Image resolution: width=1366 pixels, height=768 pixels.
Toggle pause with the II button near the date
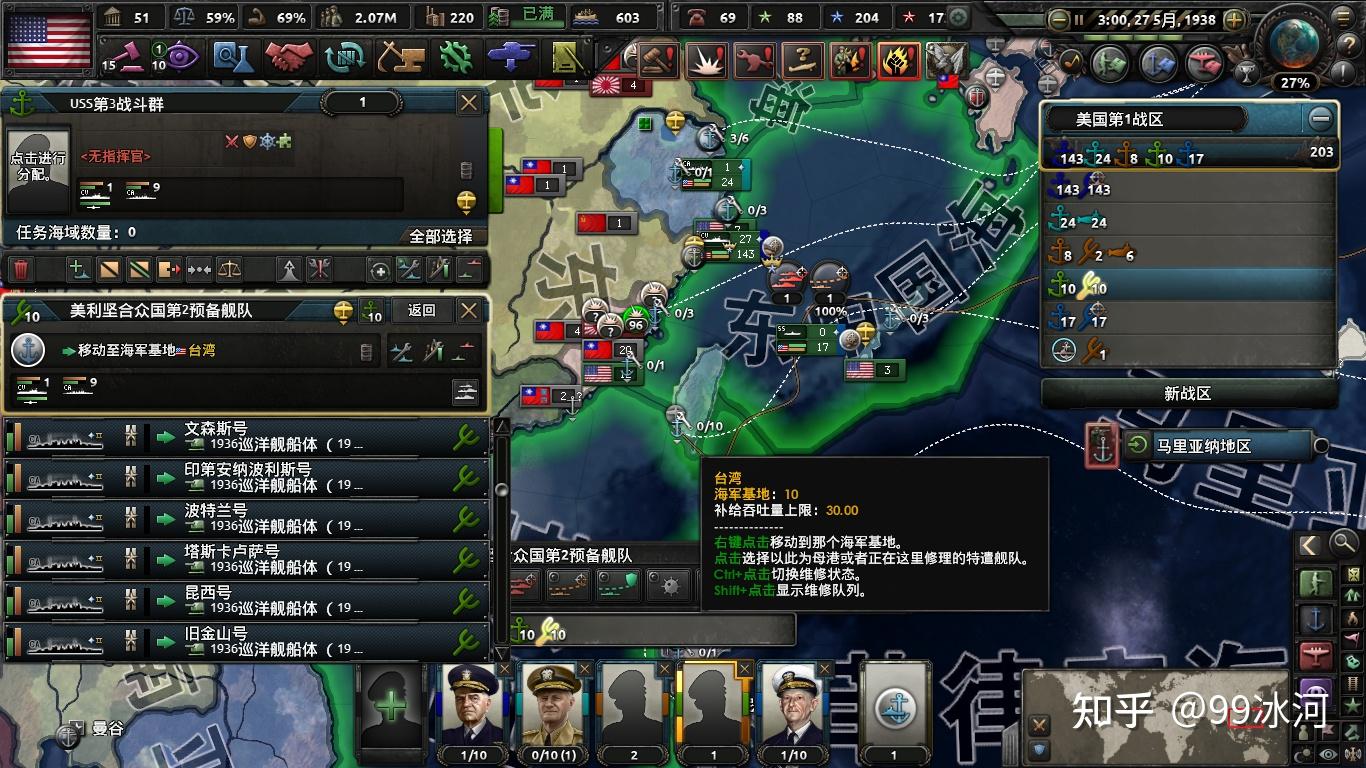(1078, 19)
